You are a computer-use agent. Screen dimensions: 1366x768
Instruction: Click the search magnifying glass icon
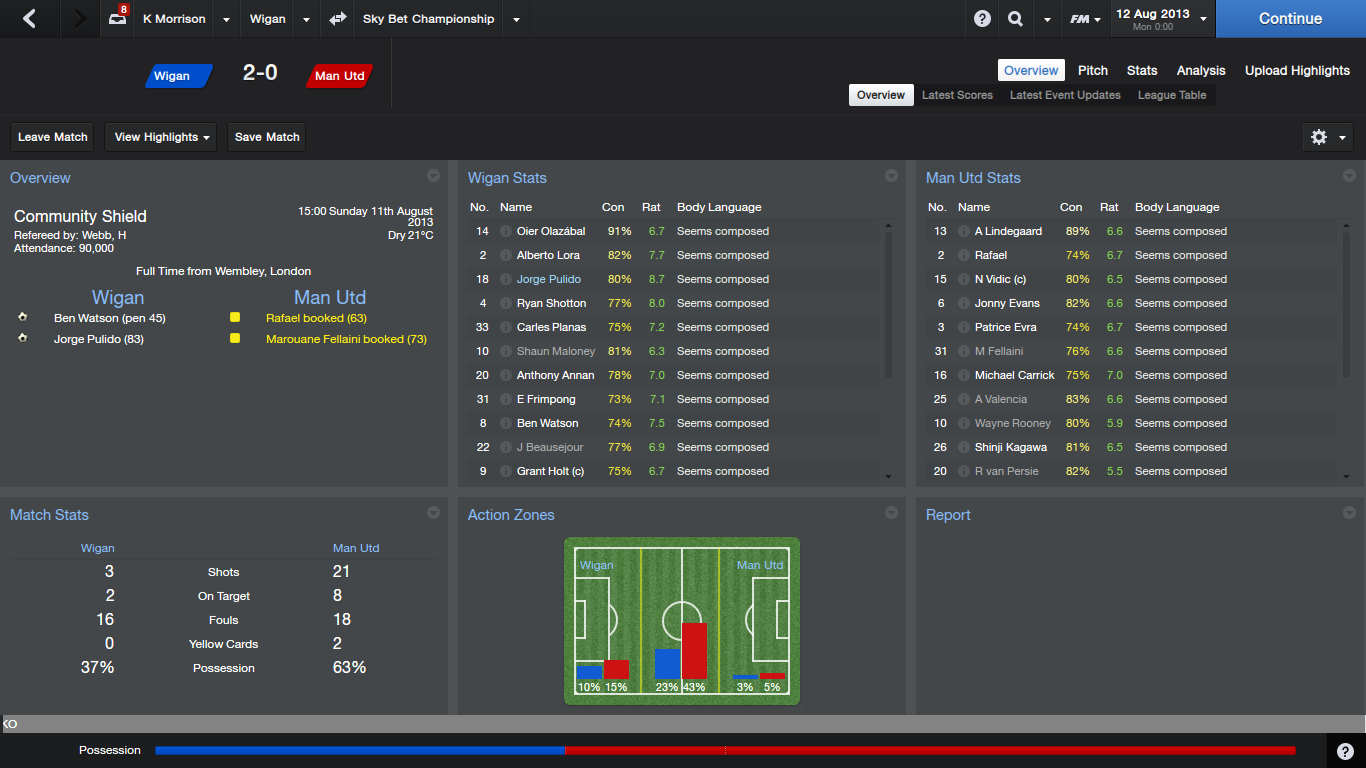click(1015, 19)
